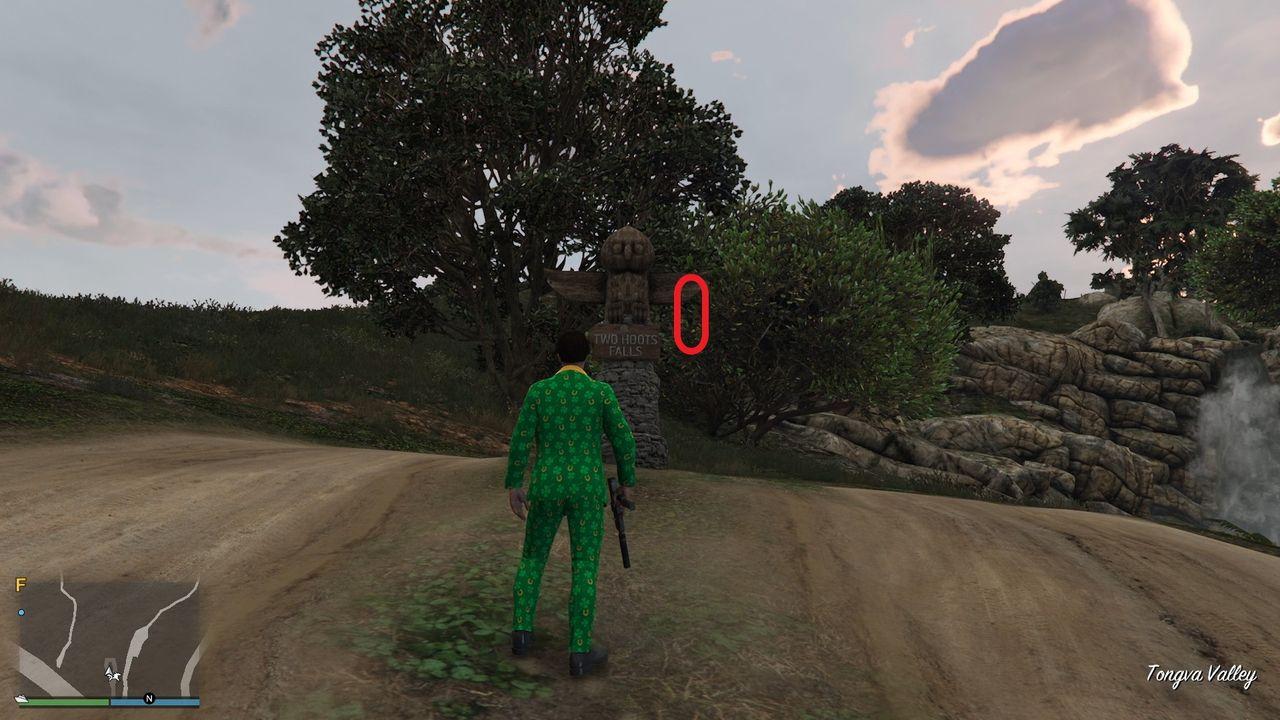Click the green health bar segment
Screen dimensions: 1280x720
tap(70, 700)
